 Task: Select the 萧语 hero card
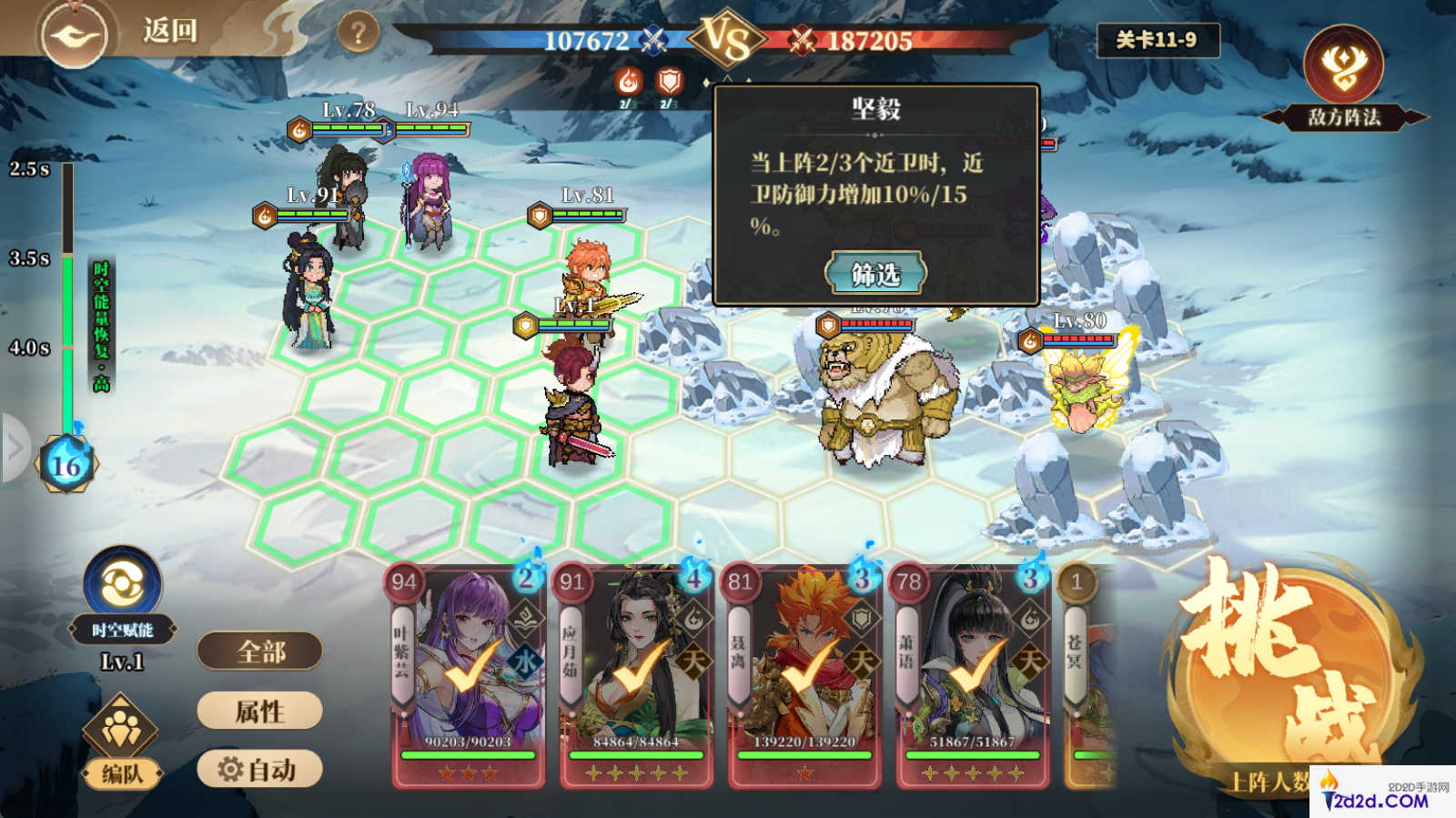972,675
